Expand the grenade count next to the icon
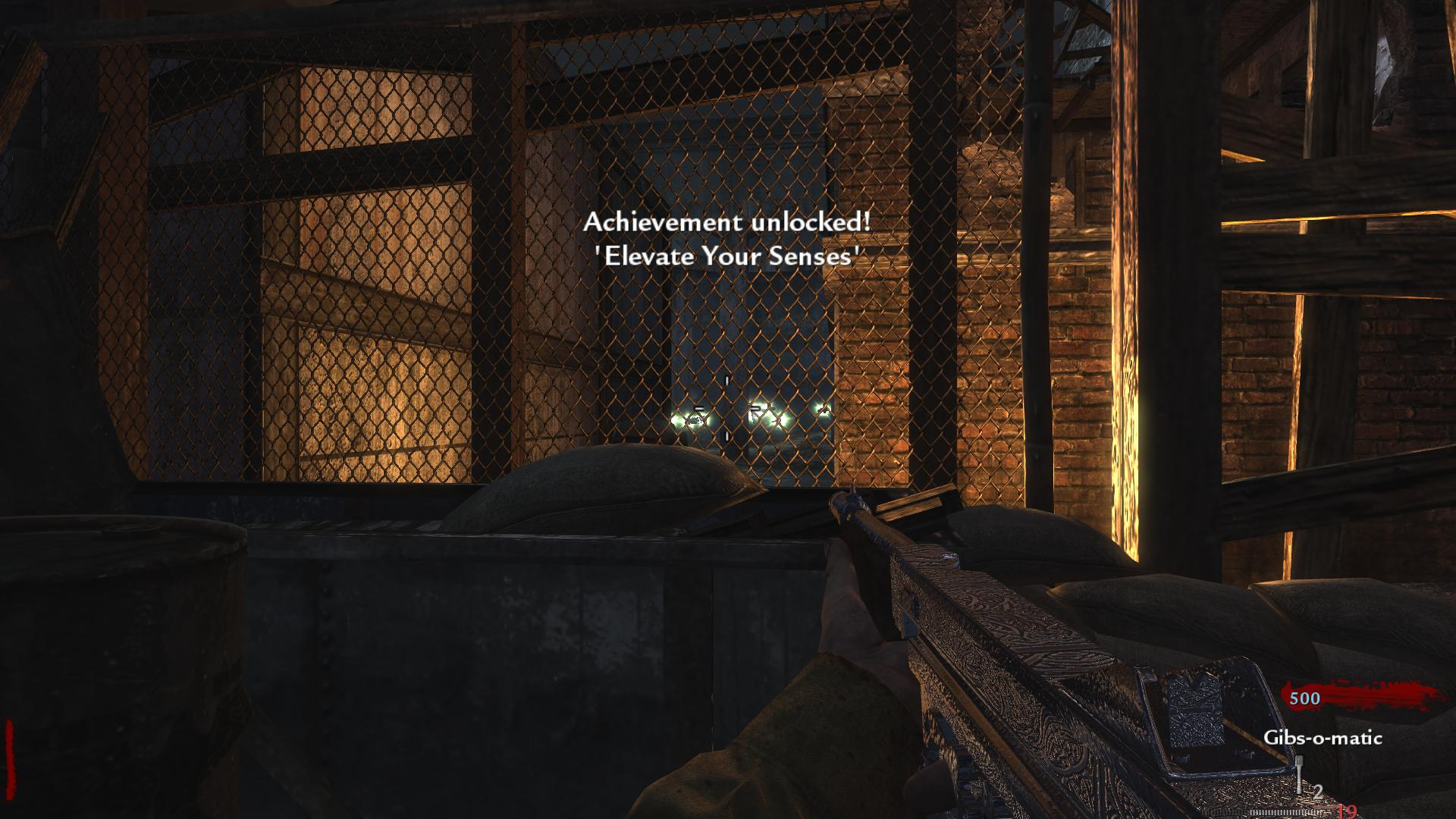Image resolution: width=1456 pixels, height=819 pixels. pyautogui.click(x=1317, y=790)
